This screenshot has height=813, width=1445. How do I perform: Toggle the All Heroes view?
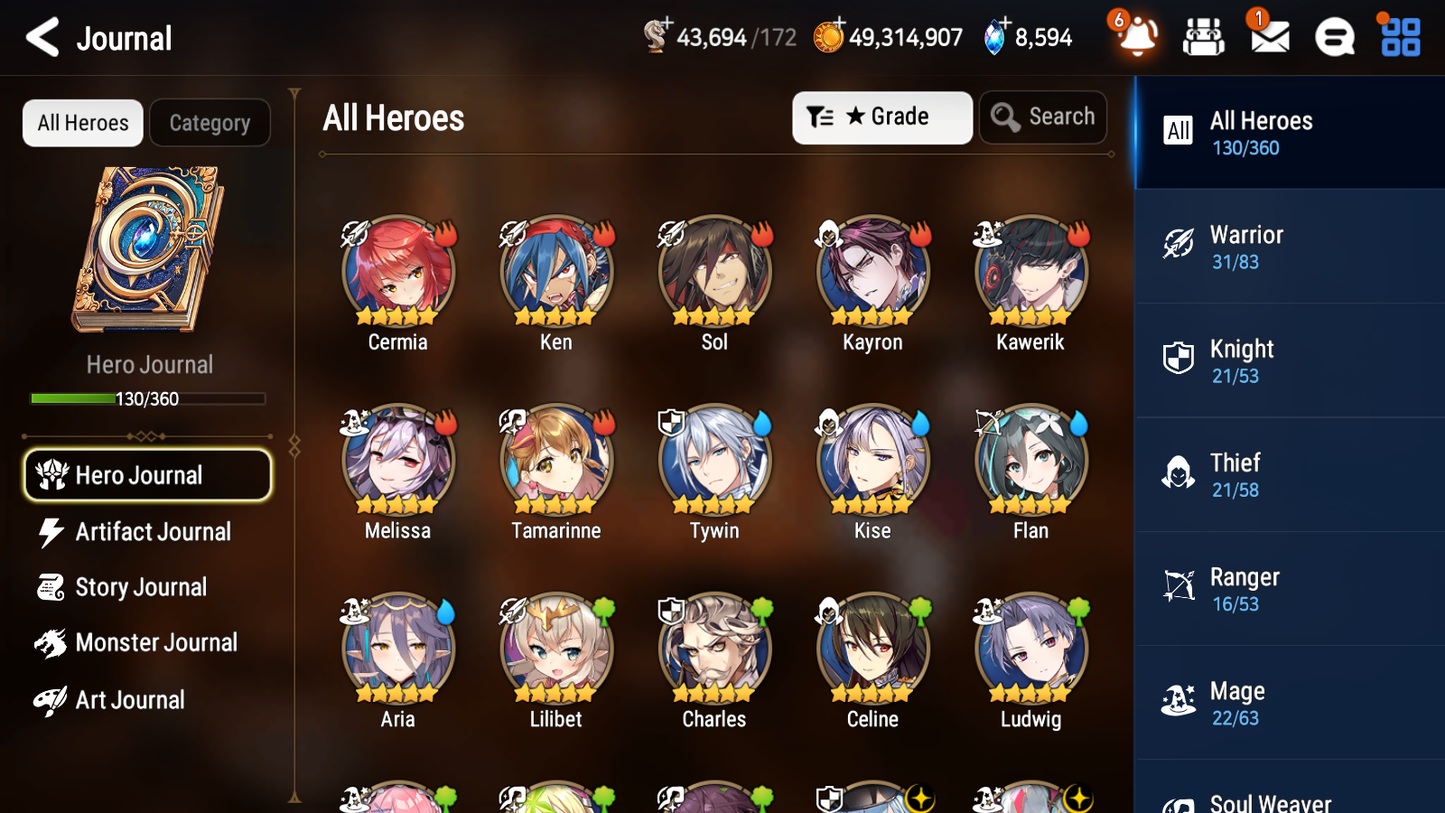82,122
